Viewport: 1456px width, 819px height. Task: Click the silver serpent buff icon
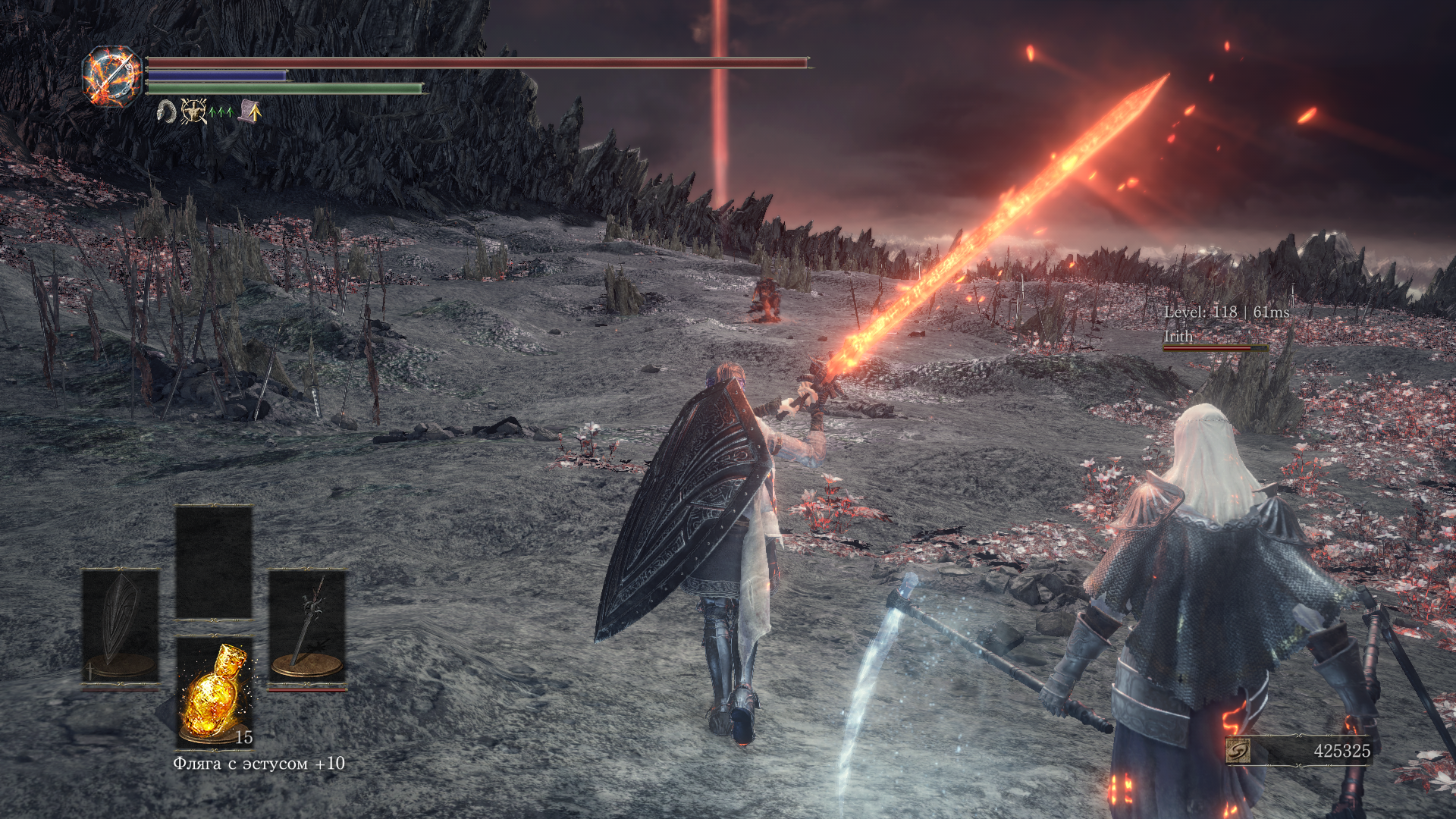(166, 112)
